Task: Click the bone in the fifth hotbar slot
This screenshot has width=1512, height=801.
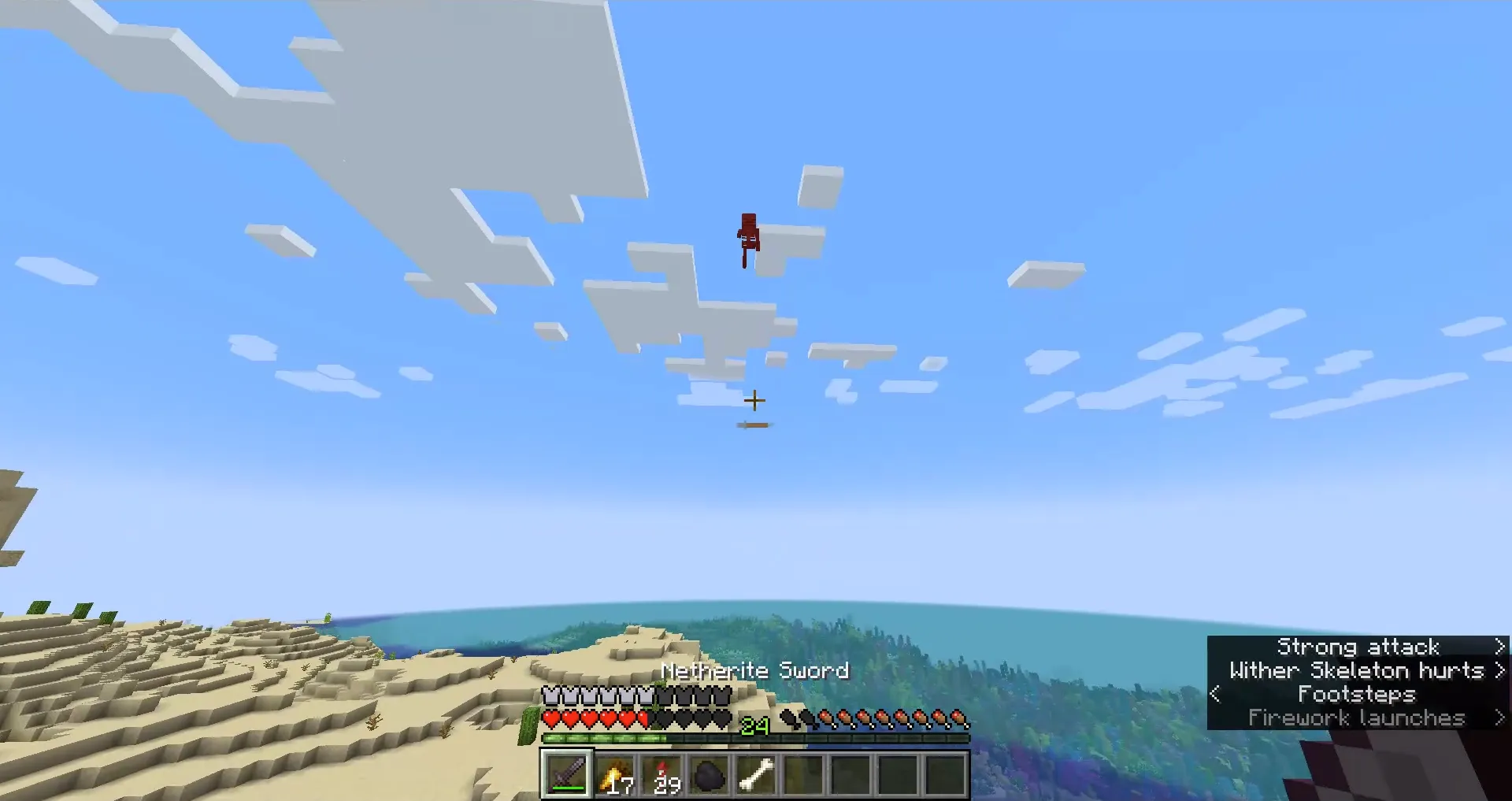Action: 757,773
